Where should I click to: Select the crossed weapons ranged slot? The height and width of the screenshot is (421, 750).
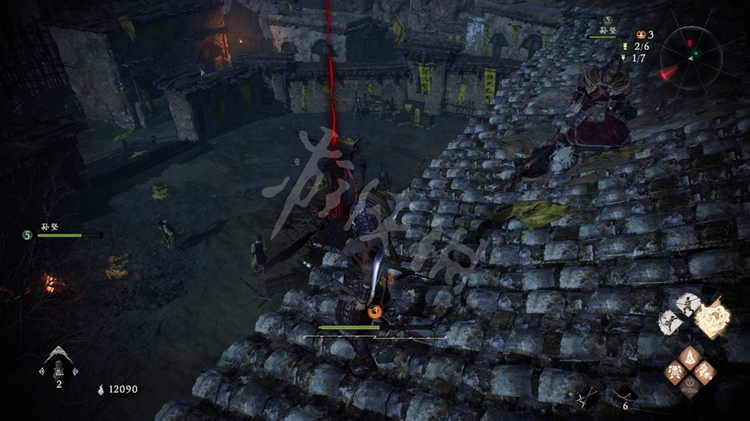586,397
